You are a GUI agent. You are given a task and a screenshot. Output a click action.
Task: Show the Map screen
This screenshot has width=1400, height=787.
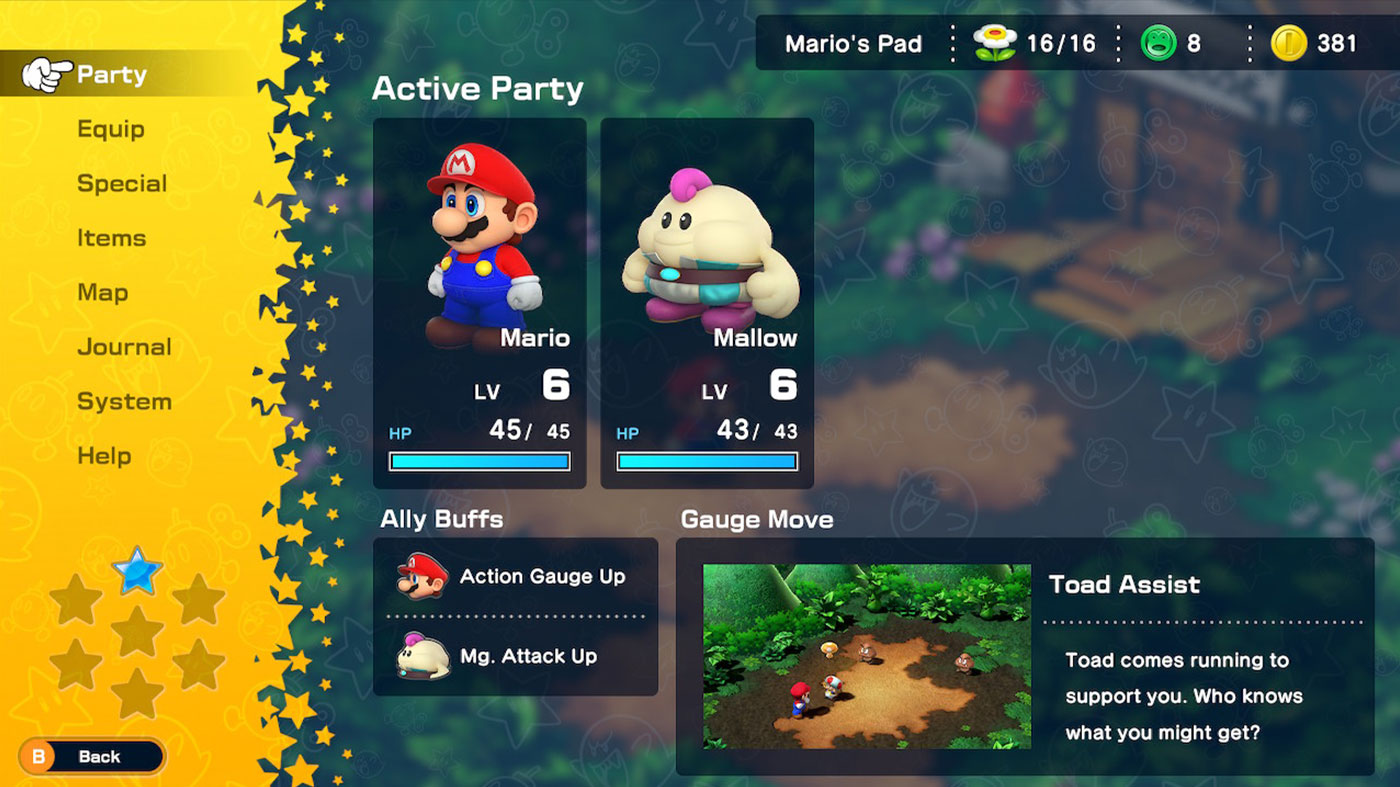102,293
